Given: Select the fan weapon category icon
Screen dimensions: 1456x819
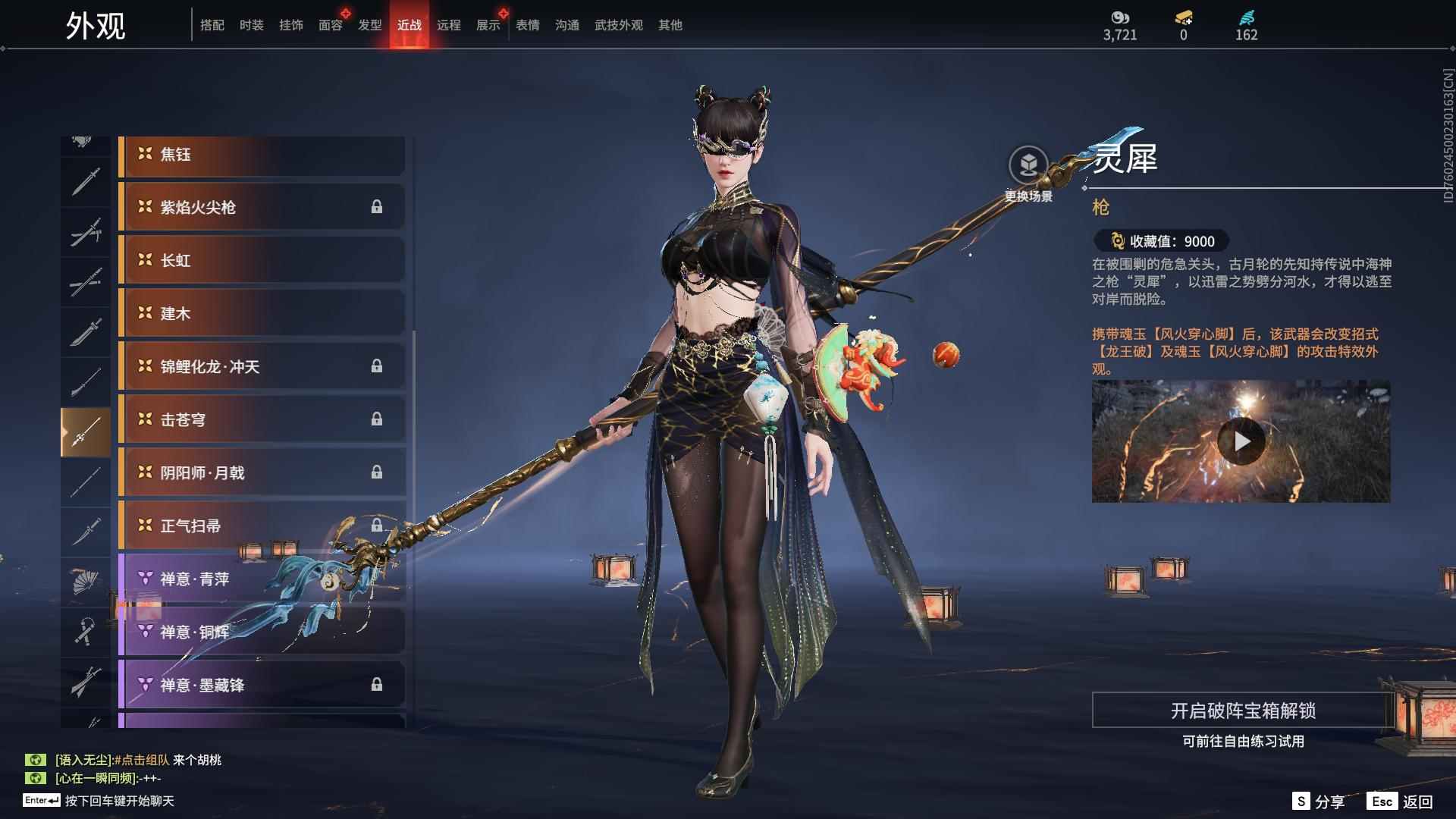Looking at the screenshot, I should click(x=85, y=582).
